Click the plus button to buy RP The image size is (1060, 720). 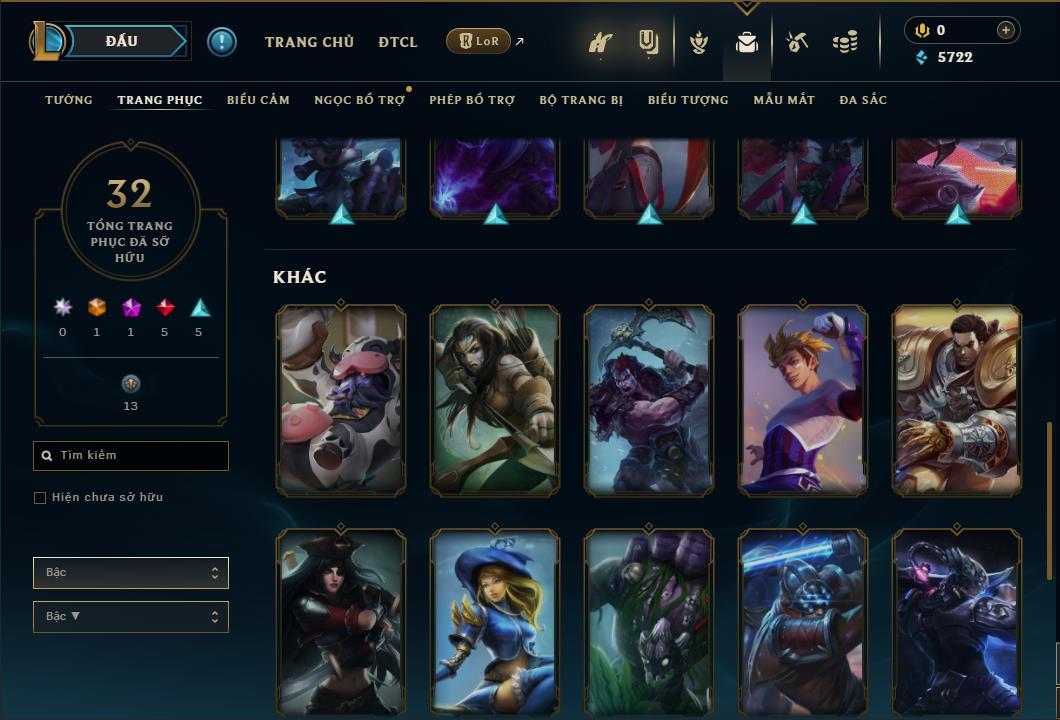[1005, 30]
